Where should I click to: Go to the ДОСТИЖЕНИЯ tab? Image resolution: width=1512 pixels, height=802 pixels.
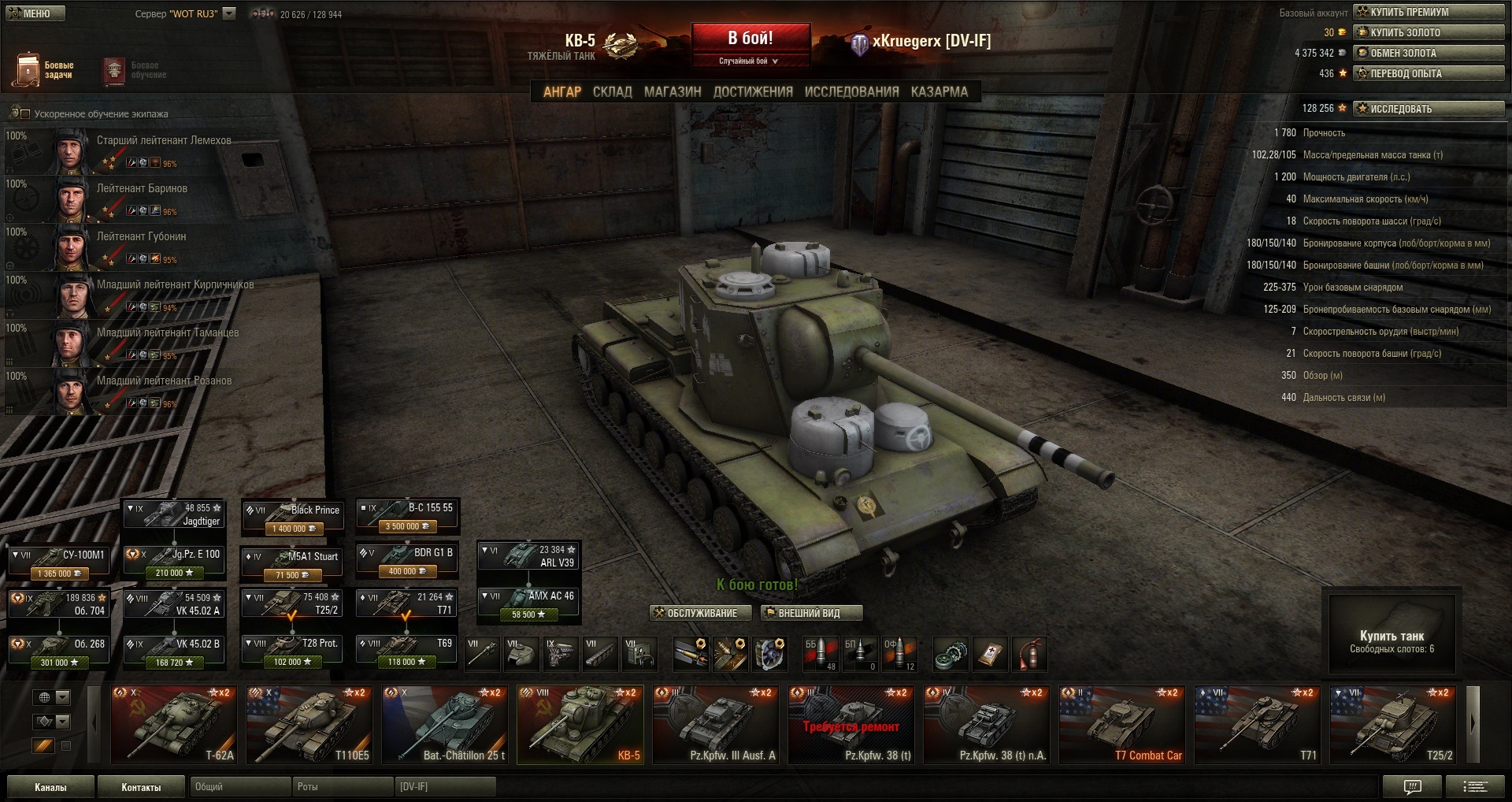(x=753, y=92)
